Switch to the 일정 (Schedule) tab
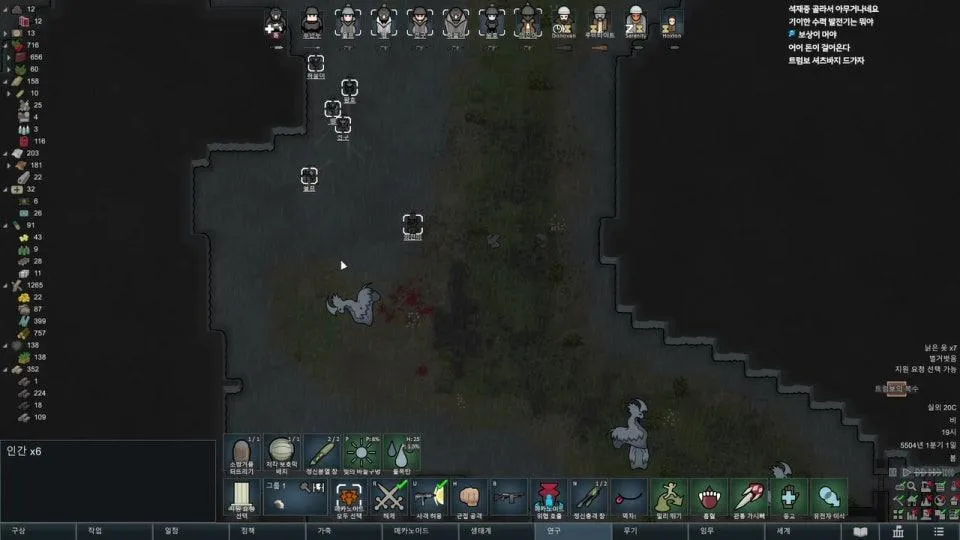Screen dimensions: 960x540 [171, 531]
